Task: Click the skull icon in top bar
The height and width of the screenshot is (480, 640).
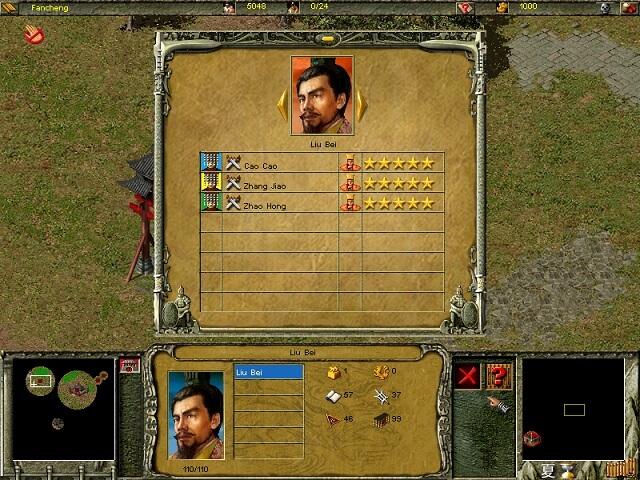Action: 606,7
